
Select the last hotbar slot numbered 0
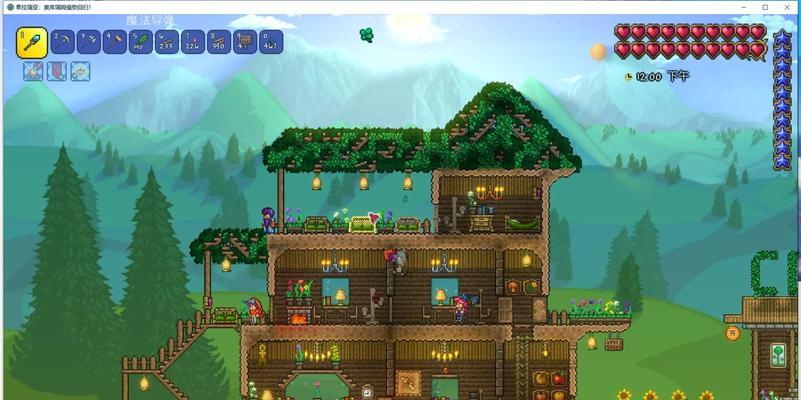pos(271,42)
